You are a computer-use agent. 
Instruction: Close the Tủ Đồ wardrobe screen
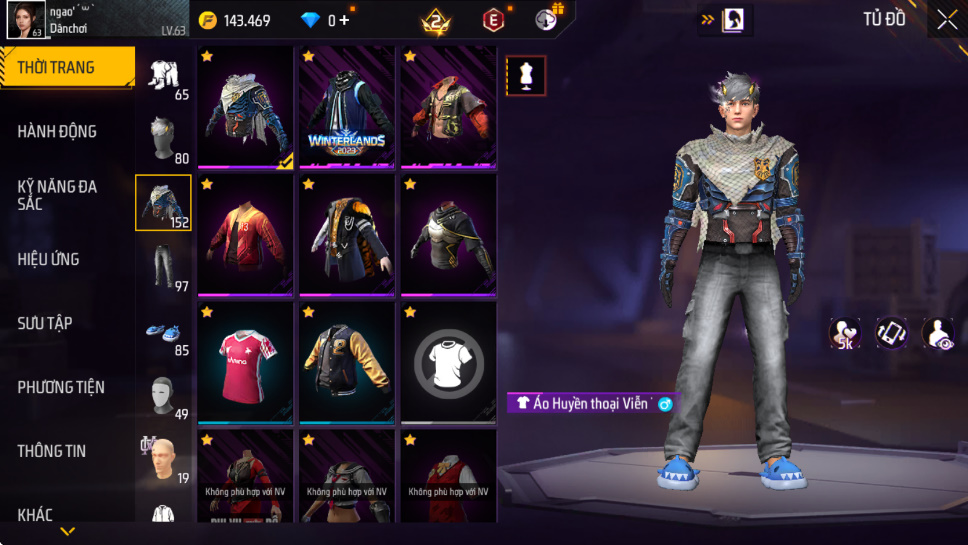[946, 20]
